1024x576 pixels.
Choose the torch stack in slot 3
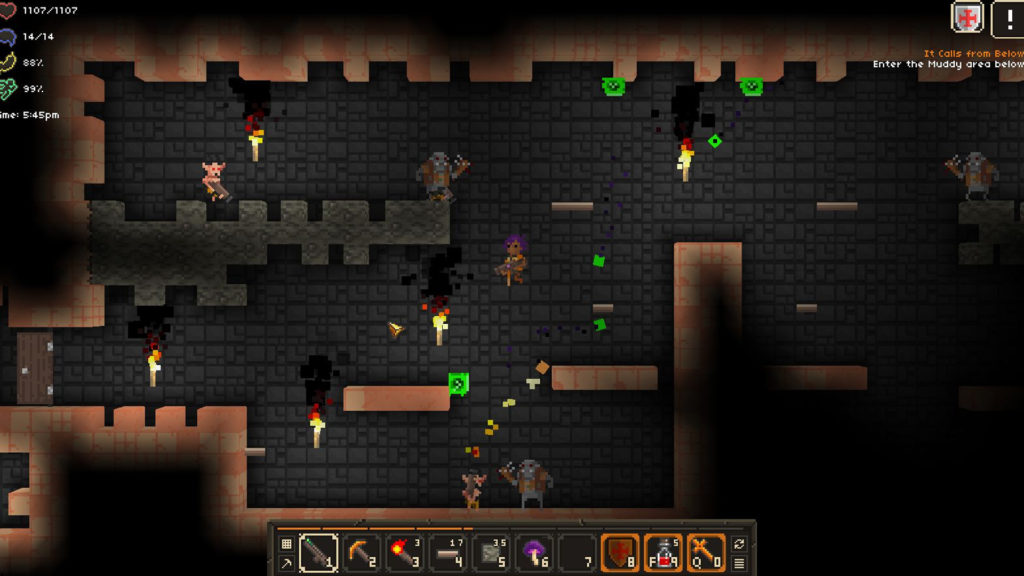coord(404,552)
